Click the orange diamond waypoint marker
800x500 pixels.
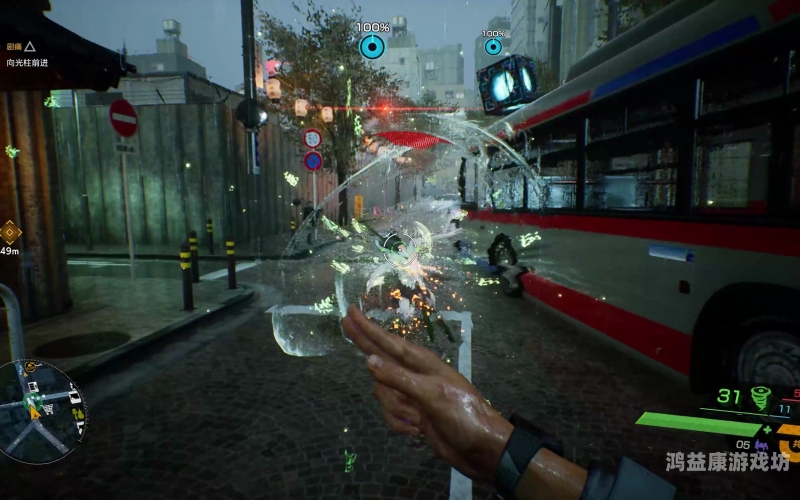(10, 232)
